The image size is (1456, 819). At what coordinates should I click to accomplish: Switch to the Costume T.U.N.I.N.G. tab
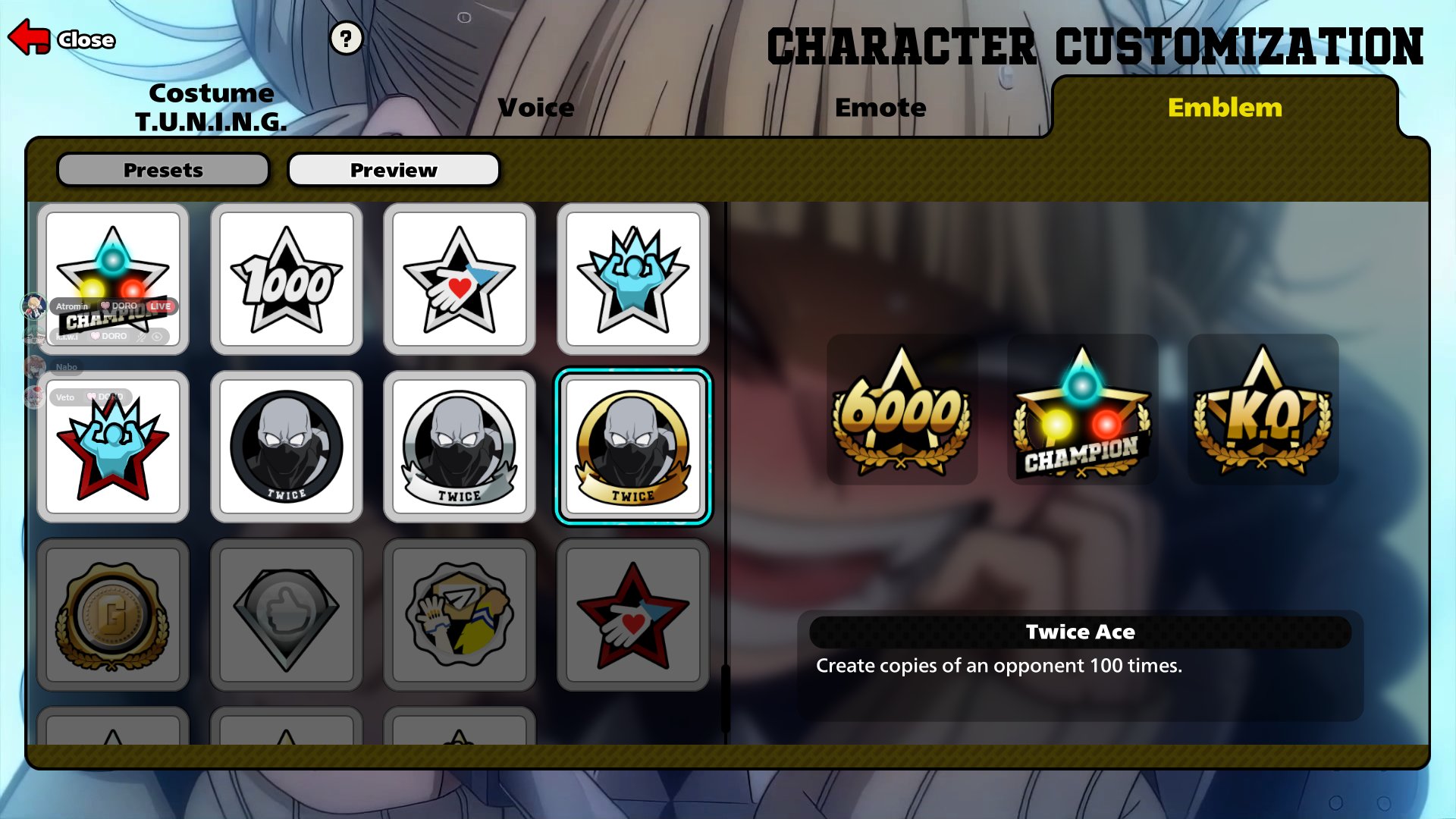[x=211, y=107]
